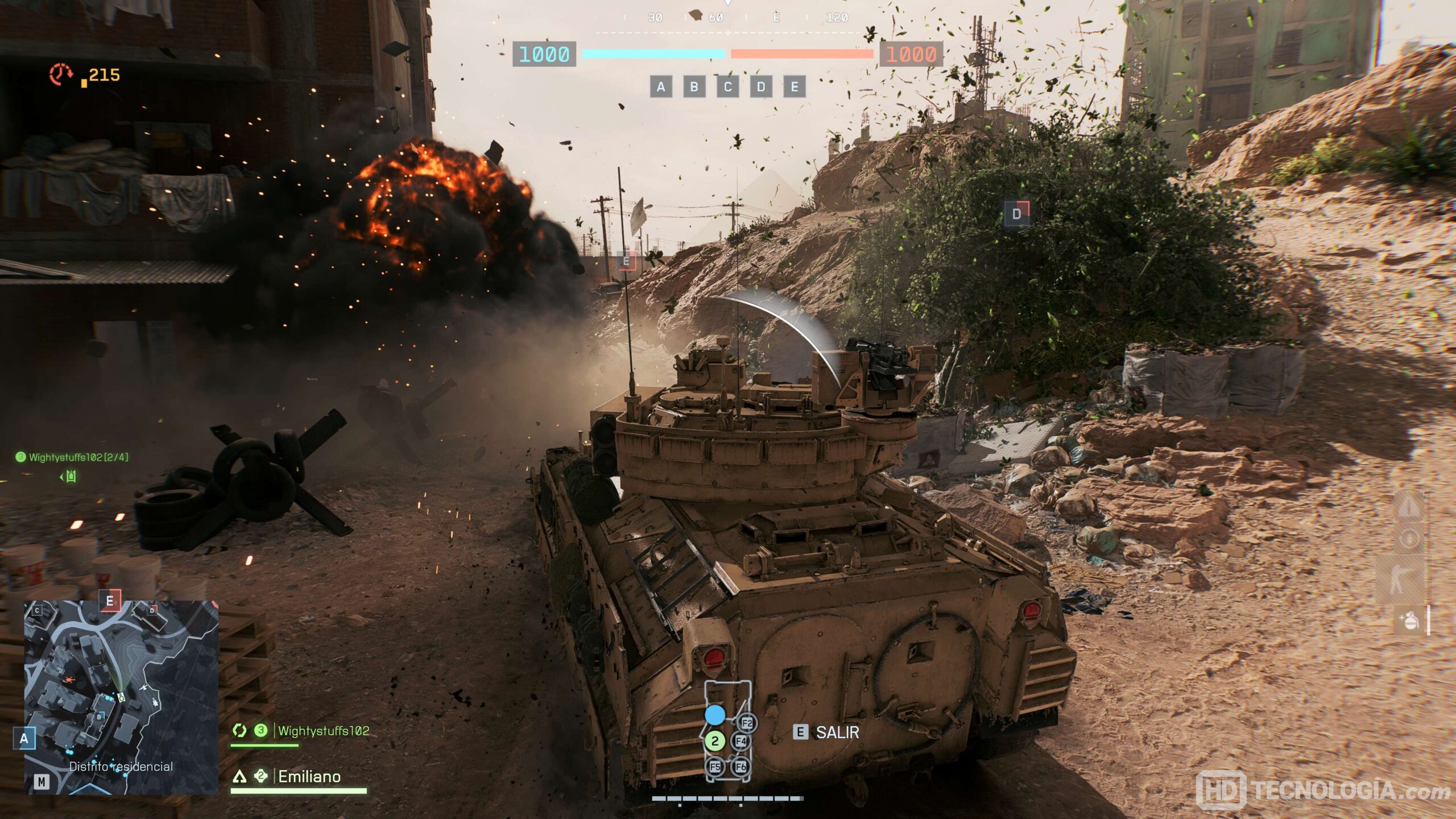Switch to the F2 vehicle seat
Viewport: 1456px width, 819px height.
(747, 723)
